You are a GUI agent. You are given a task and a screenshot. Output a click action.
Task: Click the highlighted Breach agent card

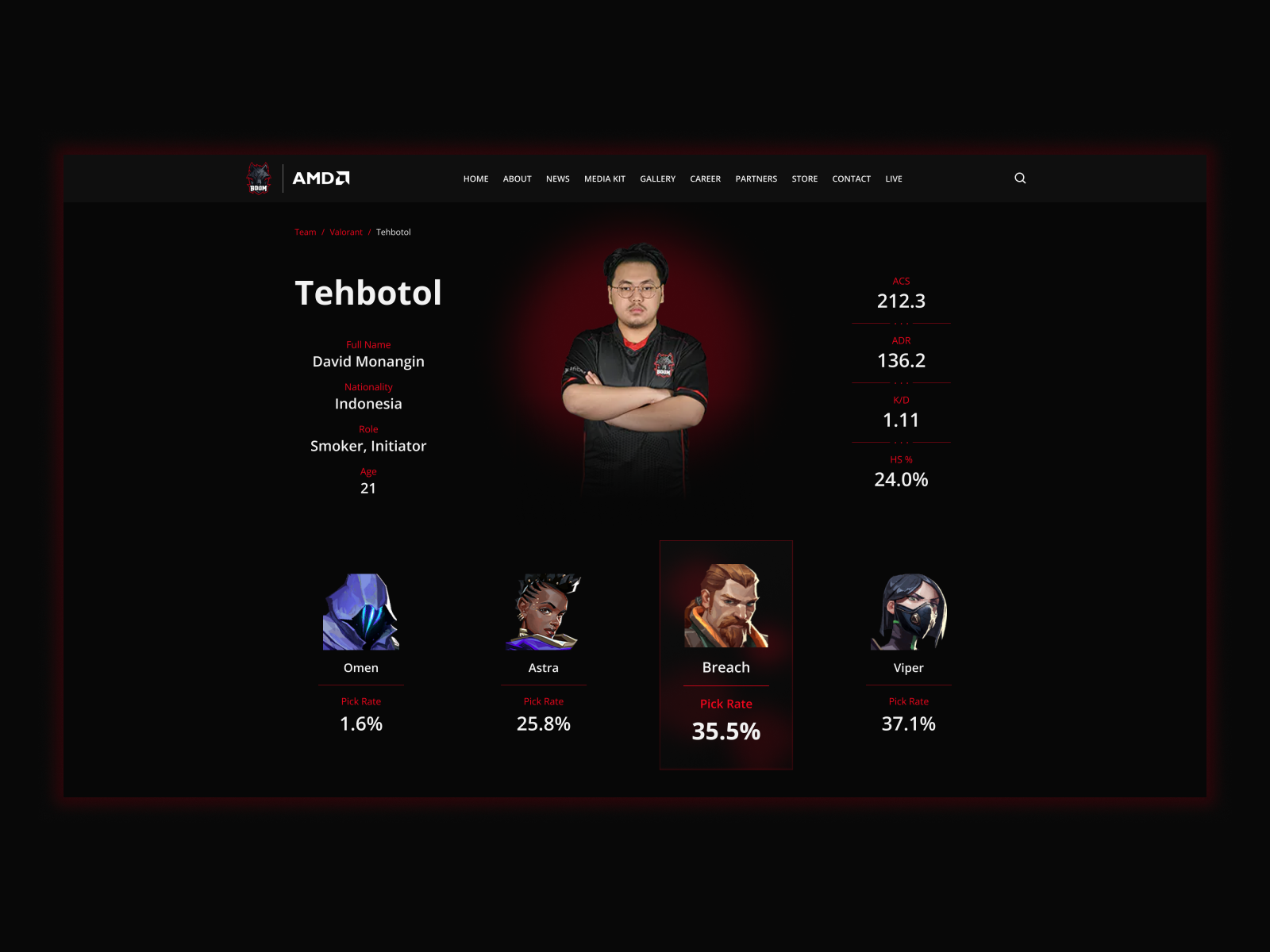[x=725, y=654]
